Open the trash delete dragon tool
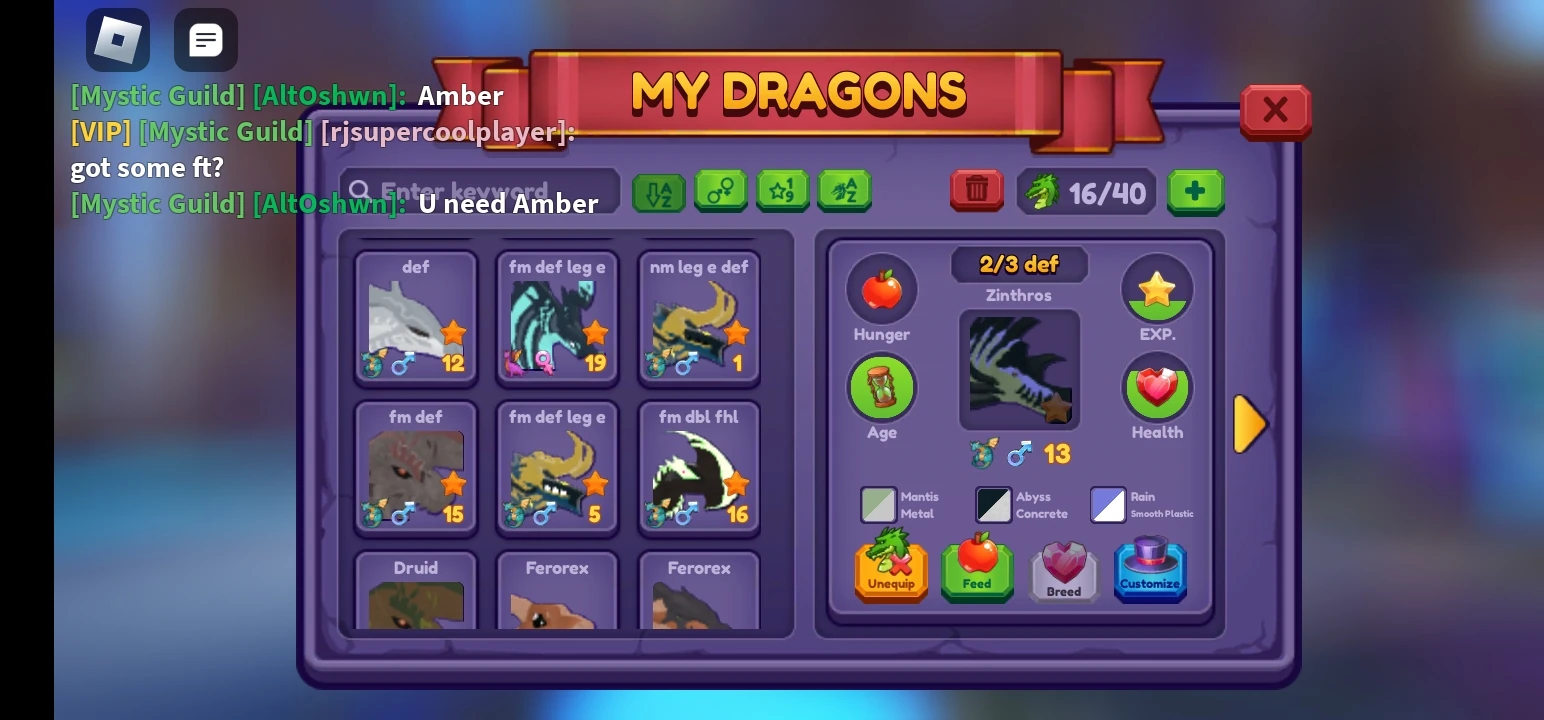The width and height of the screenshot is (1544, 720). click(976, 190)
